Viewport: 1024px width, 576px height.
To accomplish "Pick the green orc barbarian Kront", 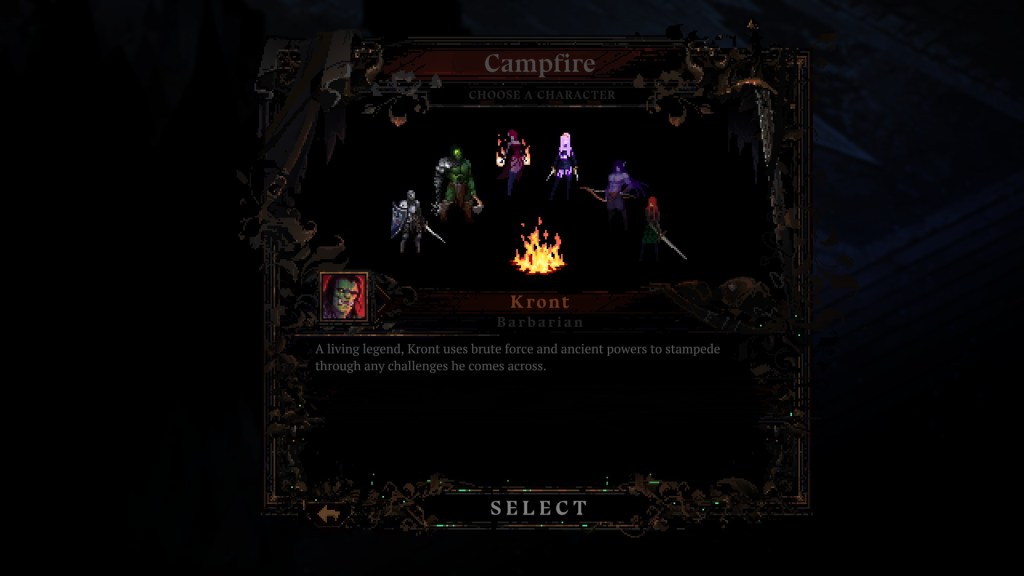I will (456, 185).
